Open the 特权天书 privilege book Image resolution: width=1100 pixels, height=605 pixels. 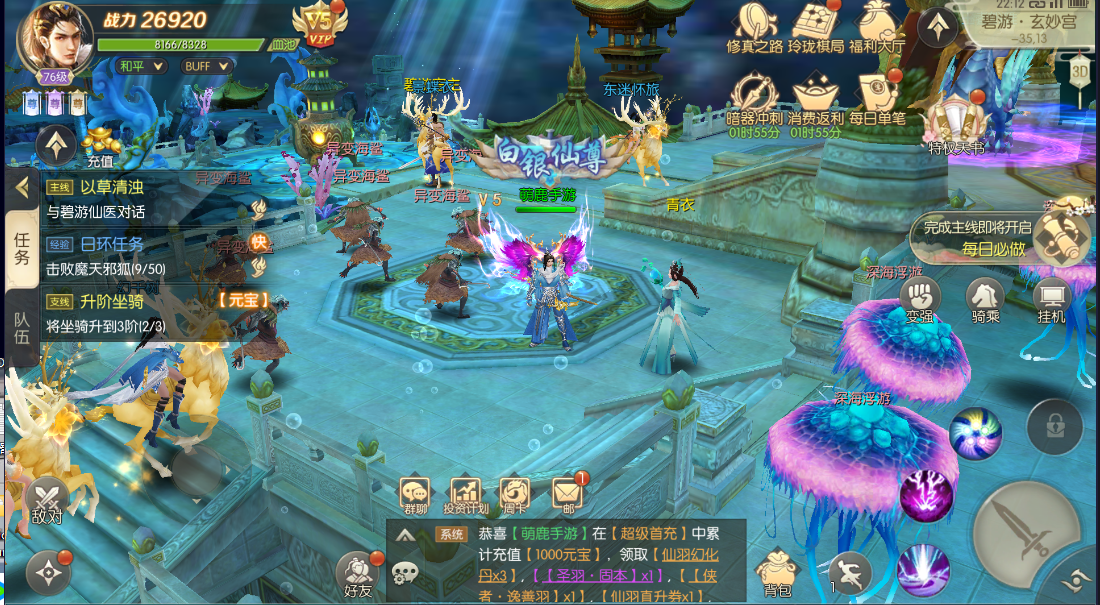point(955,127)
